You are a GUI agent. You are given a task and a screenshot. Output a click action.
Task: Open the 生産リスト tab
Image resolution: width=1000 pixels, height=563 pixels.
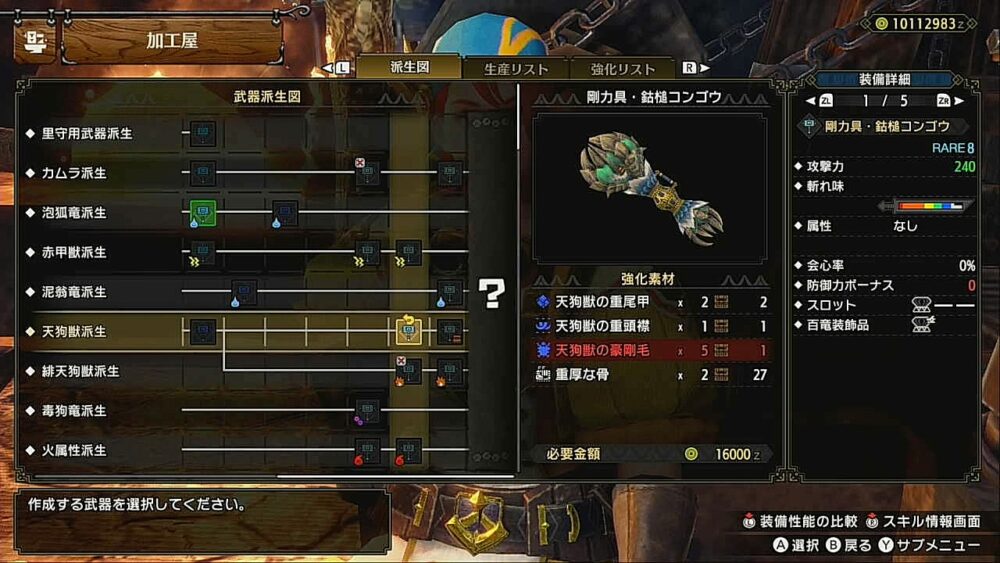(516, 68)
